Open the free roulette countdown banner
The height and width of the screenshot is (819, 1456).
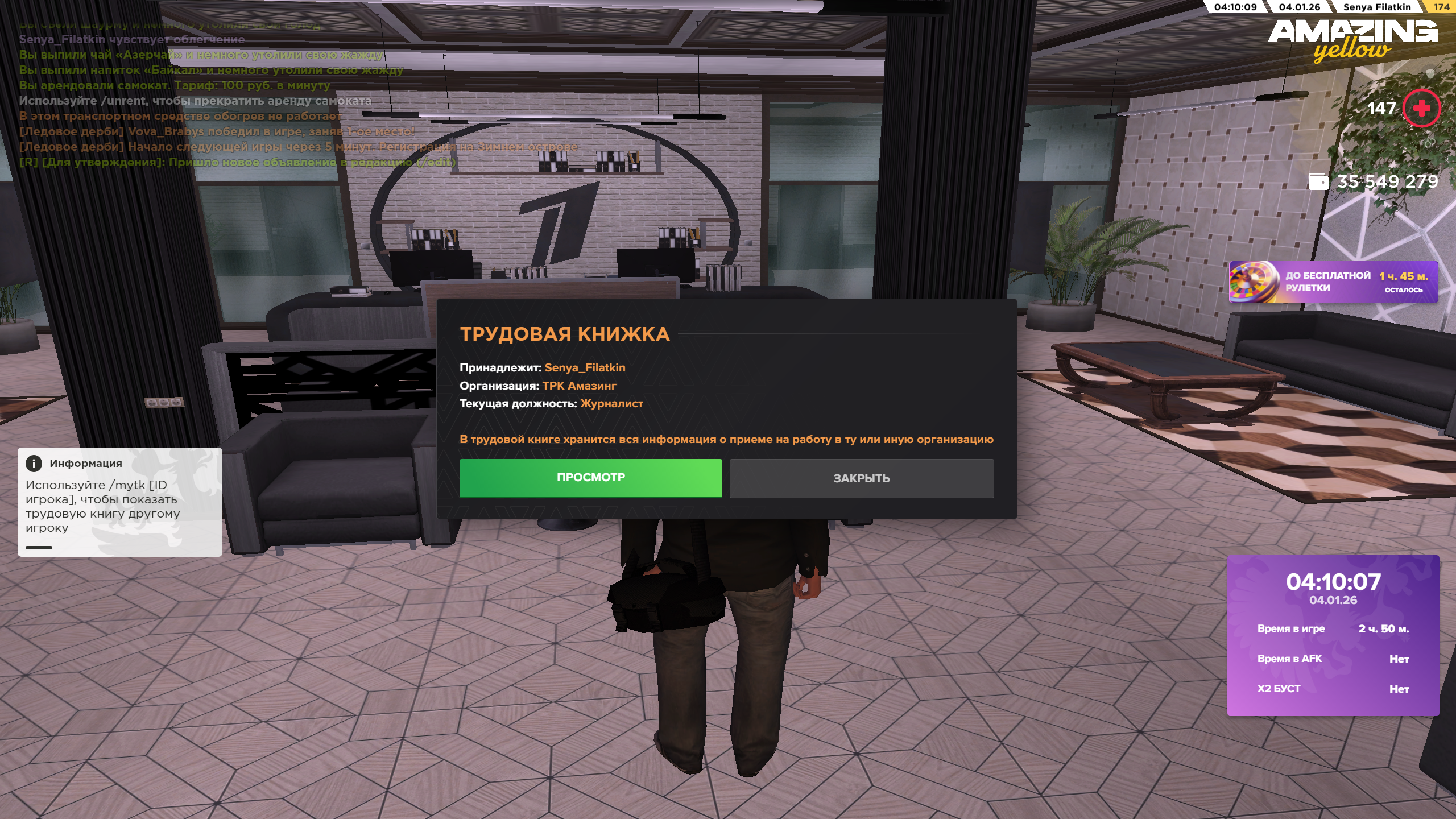pyautogui.click(x=1333, y=282)
